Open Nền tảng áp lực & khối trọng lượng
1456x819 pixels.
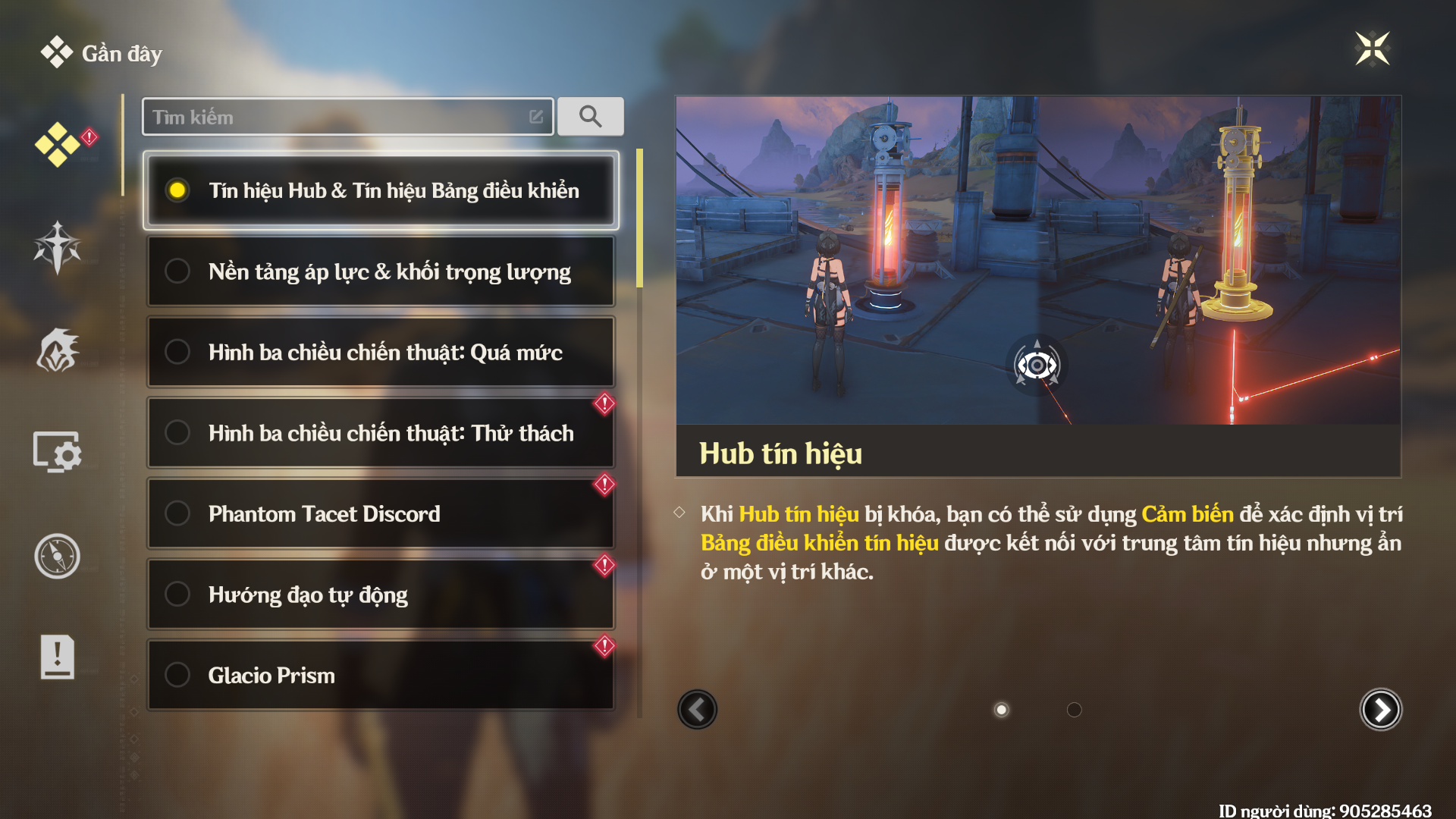click(x=381, y=271)
